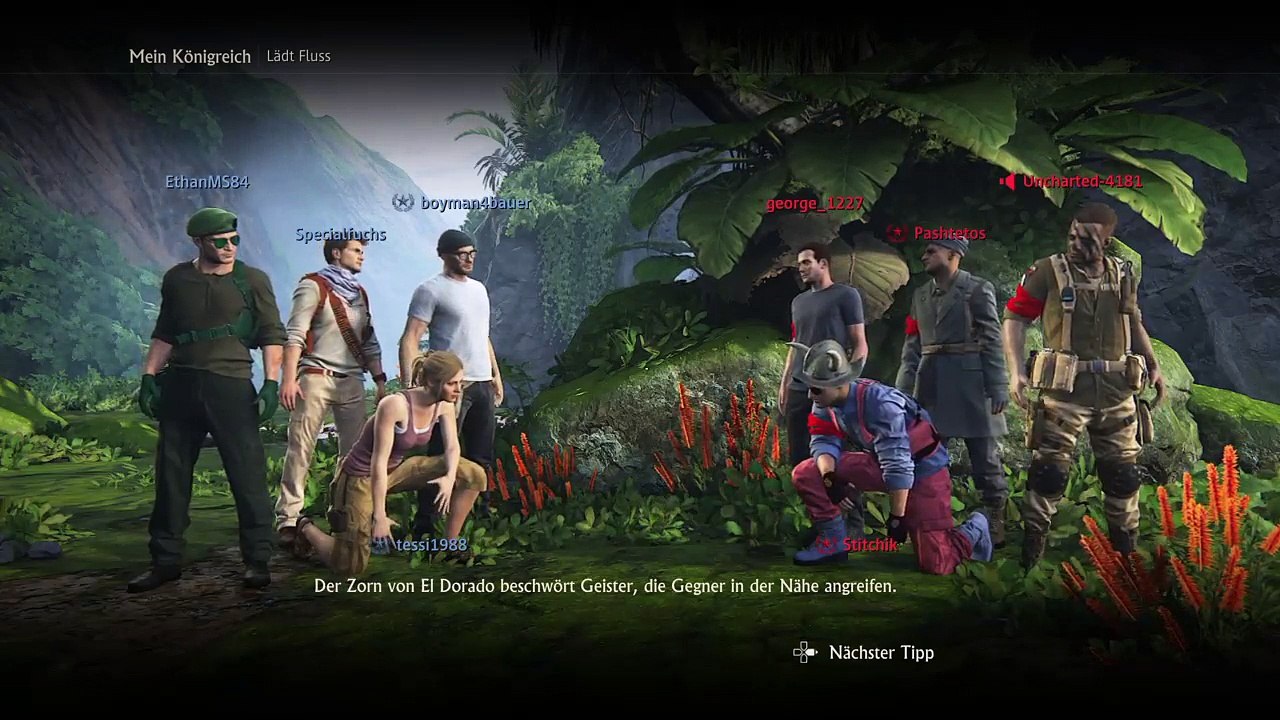Image resolution: width=1280 pixels, height=720 pixels.
Task: Select the EthanMS84 player name tag
Action: (x=207, y=182)
